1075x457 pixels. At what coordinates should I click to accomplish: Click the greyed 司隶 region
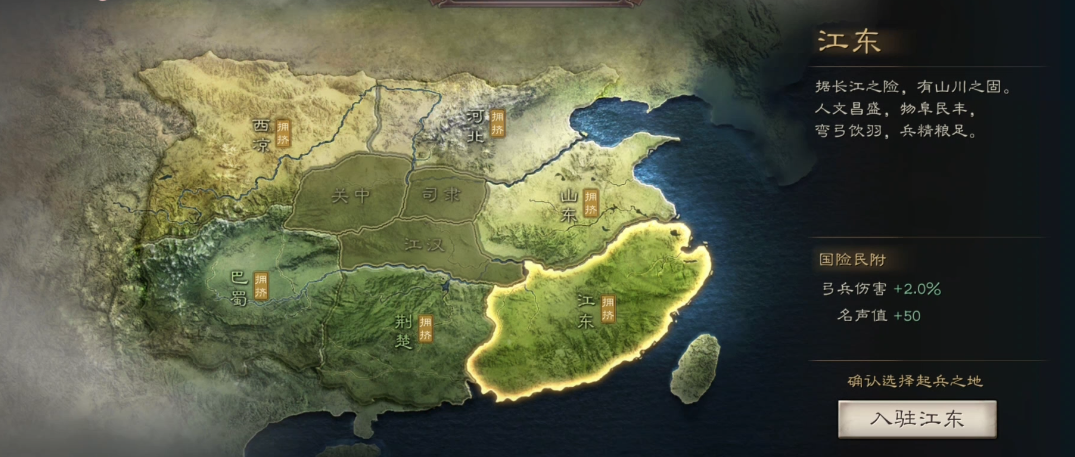[441, 195]
